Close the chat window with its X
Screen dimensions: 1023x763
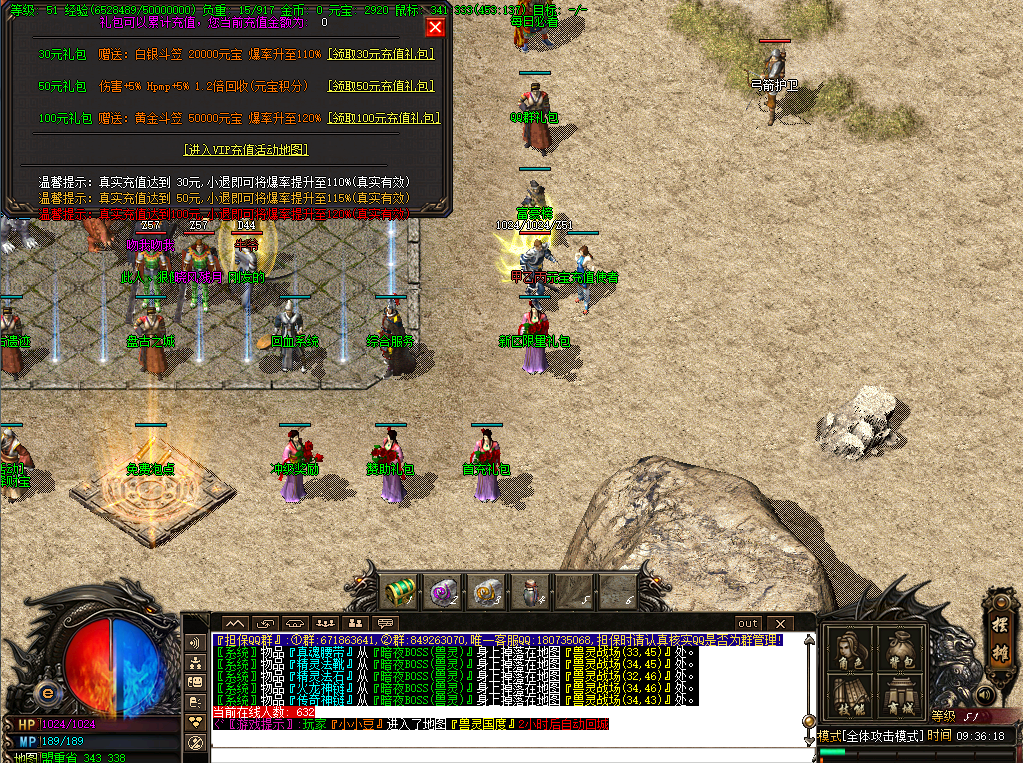coord(780,624)
